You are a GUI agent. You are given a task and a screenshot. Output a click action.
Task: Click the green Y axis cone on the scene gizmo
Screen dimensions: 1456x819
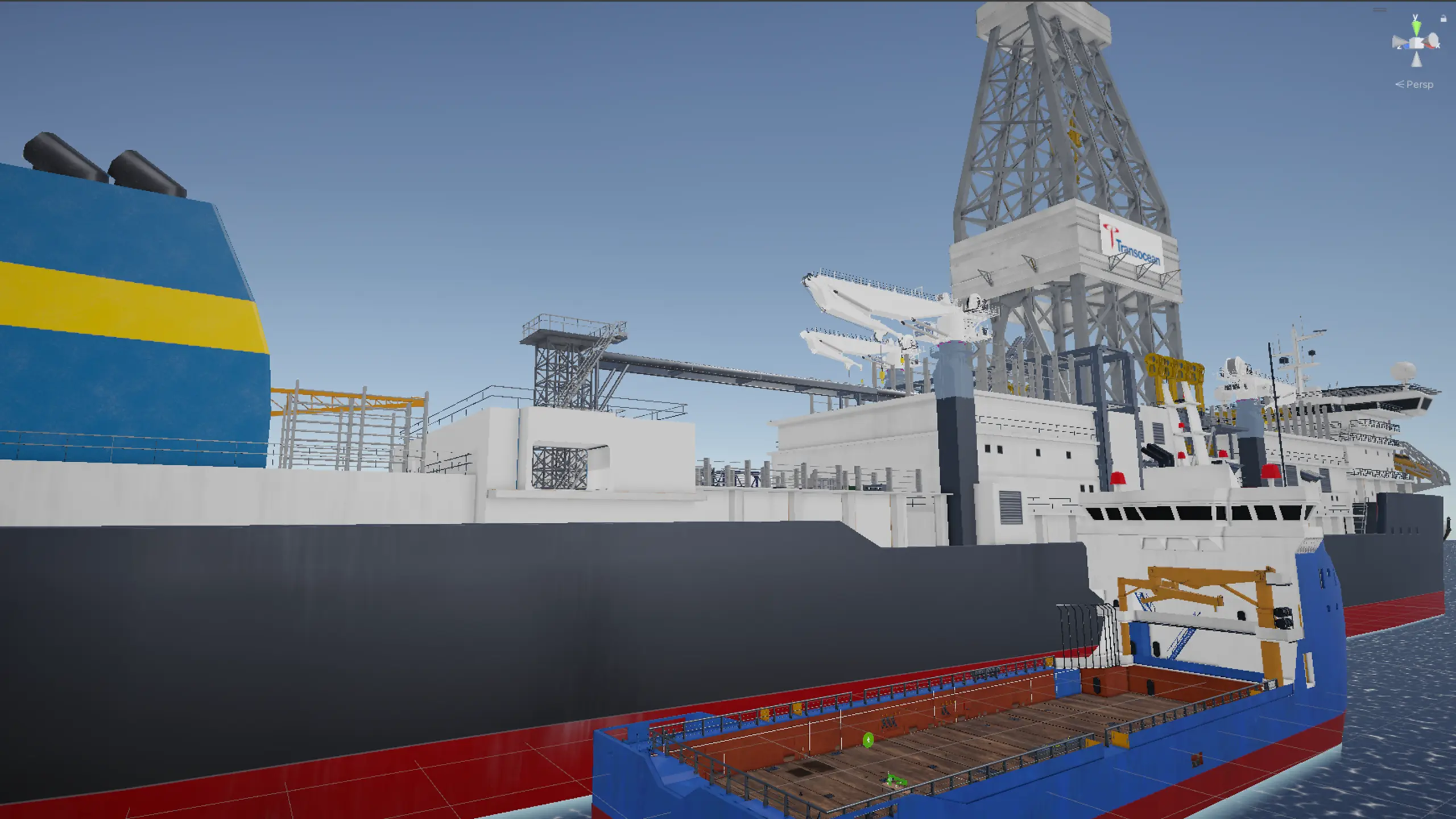1416,27
